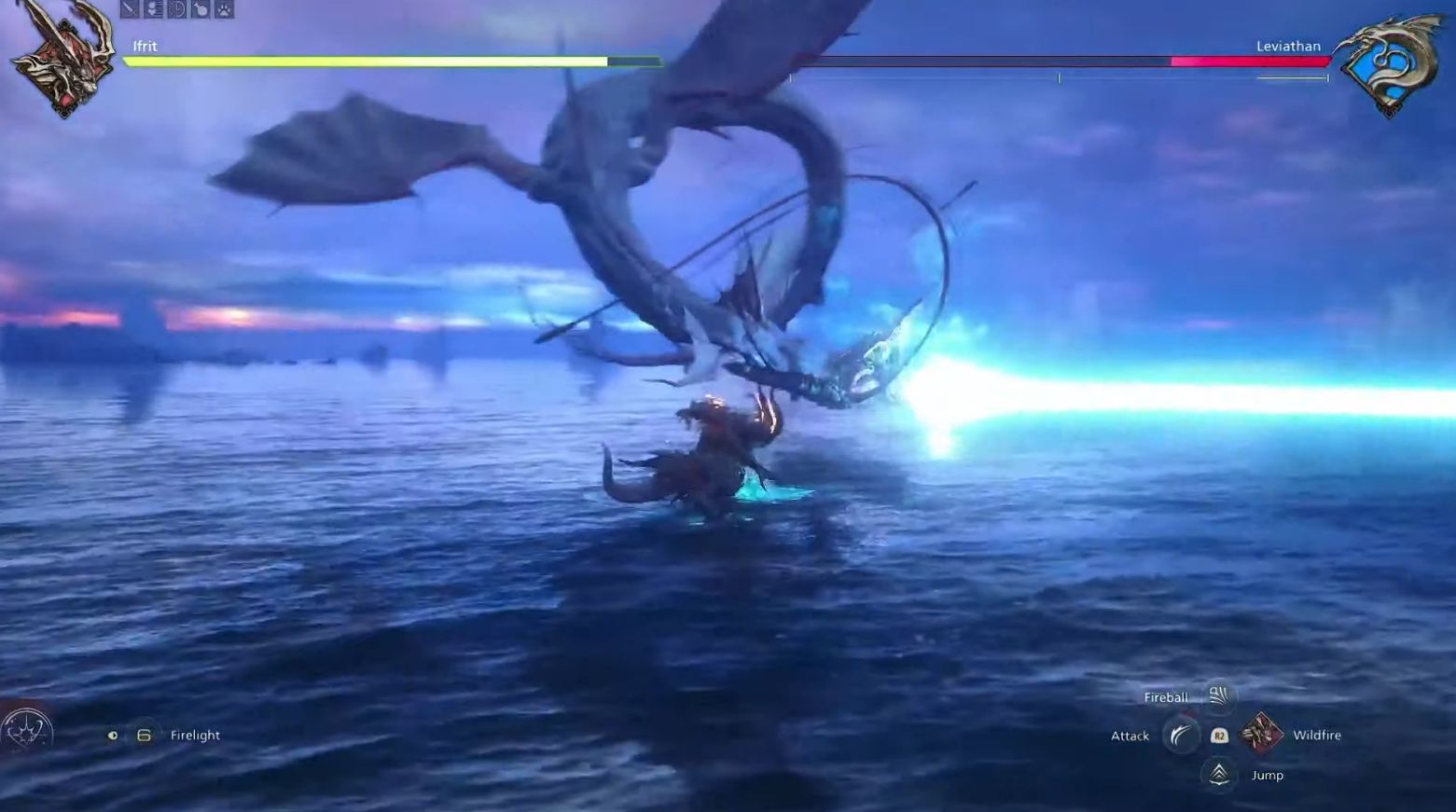Image resolution: width=1456 pixels, height=812 pixels.
Task: Click the Leviathan name label
Action: [1289, 45]
